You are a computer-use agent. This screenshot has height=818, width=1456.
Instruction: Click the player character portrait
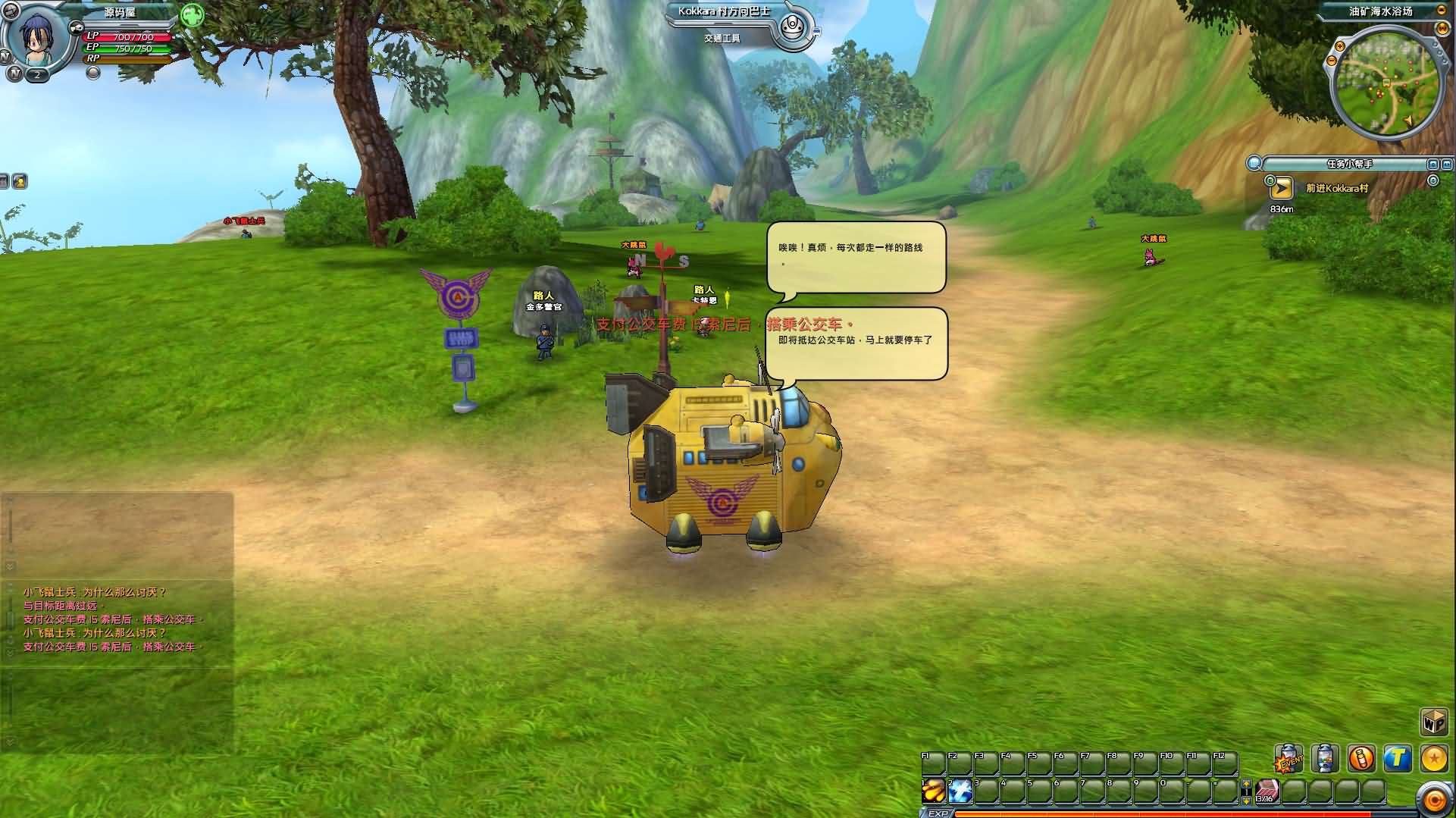[36, 39]
